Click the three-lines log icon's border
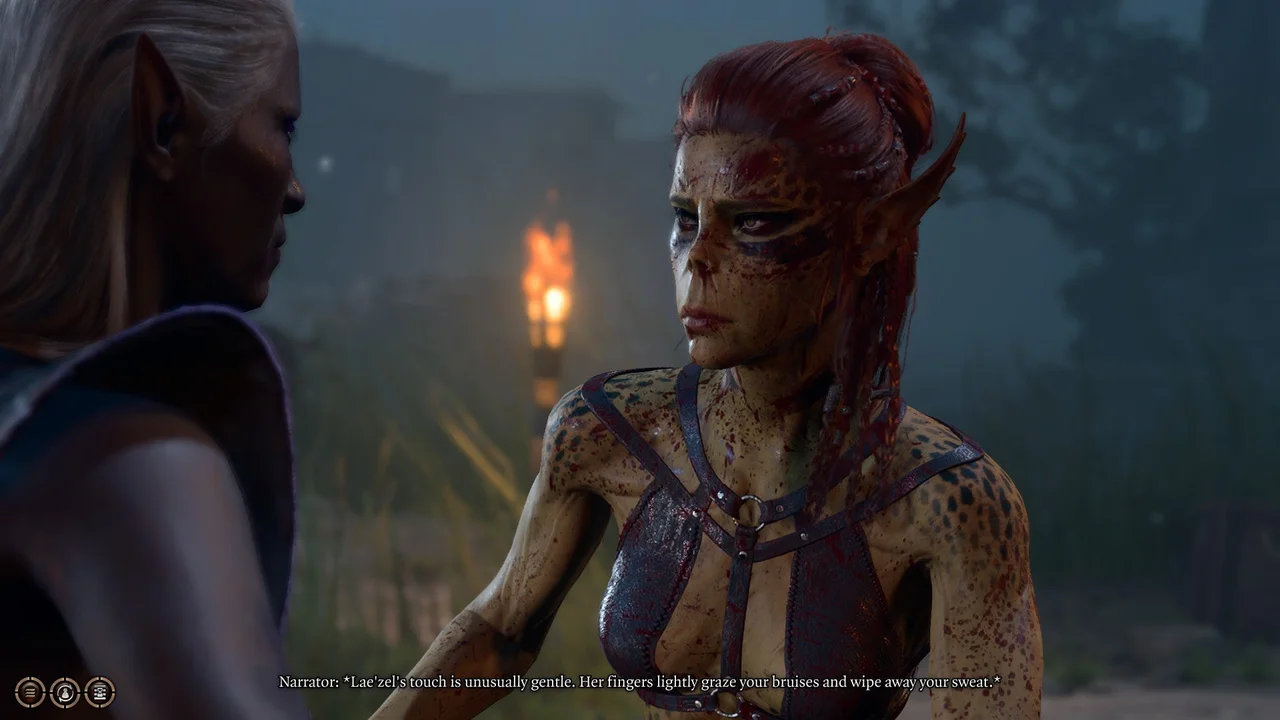 (x=30, y=678)
